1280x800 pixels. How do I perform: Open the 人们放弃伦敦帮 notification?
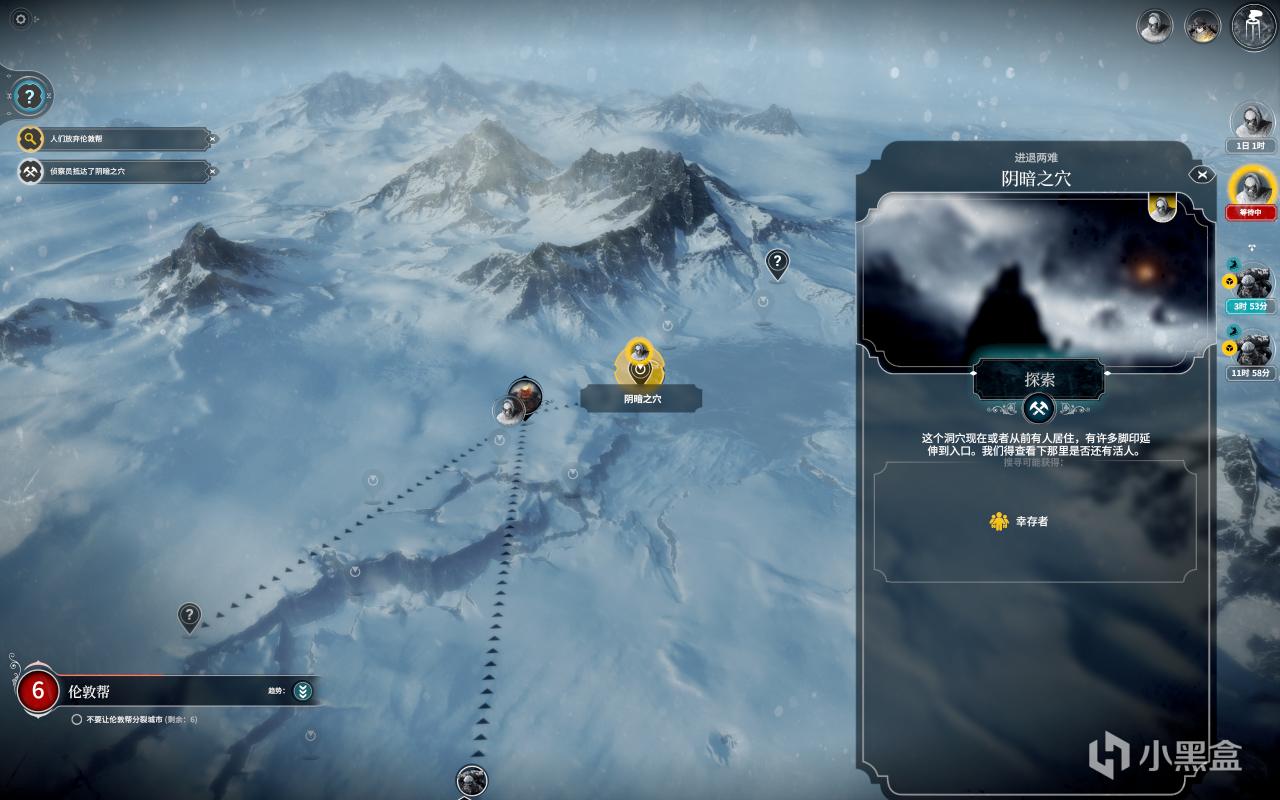[x=110, y=138]
